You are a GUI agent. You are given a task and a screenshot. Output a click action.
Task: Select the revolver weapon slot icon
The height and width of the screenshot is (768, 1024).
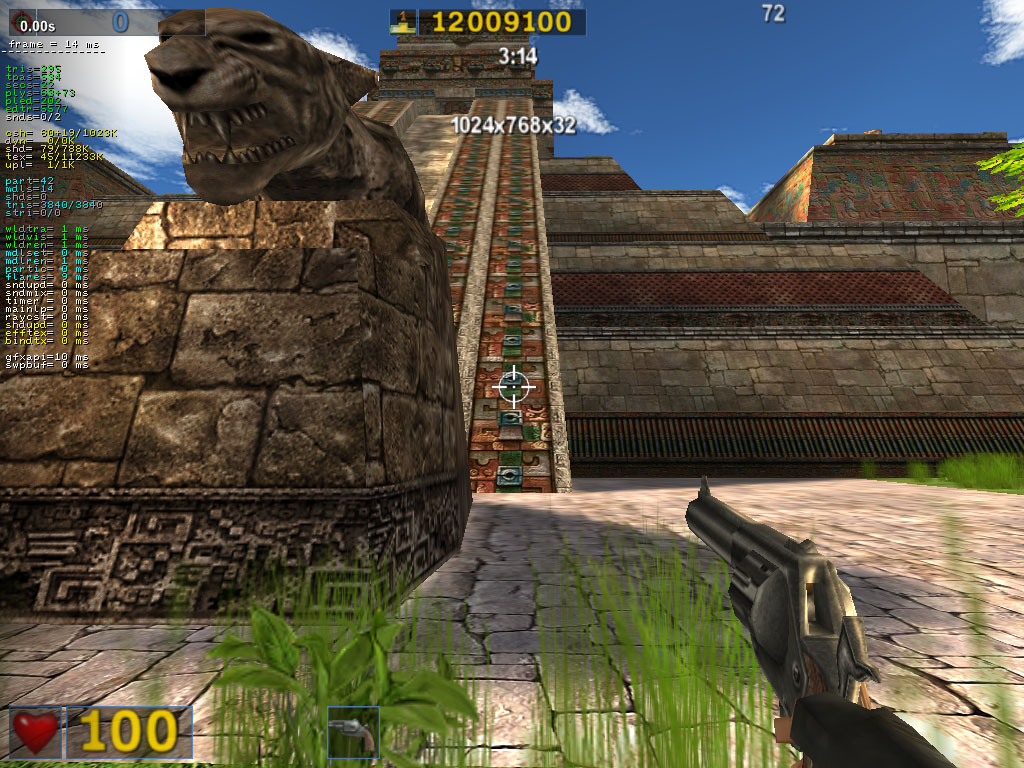(x=353, y=732)
